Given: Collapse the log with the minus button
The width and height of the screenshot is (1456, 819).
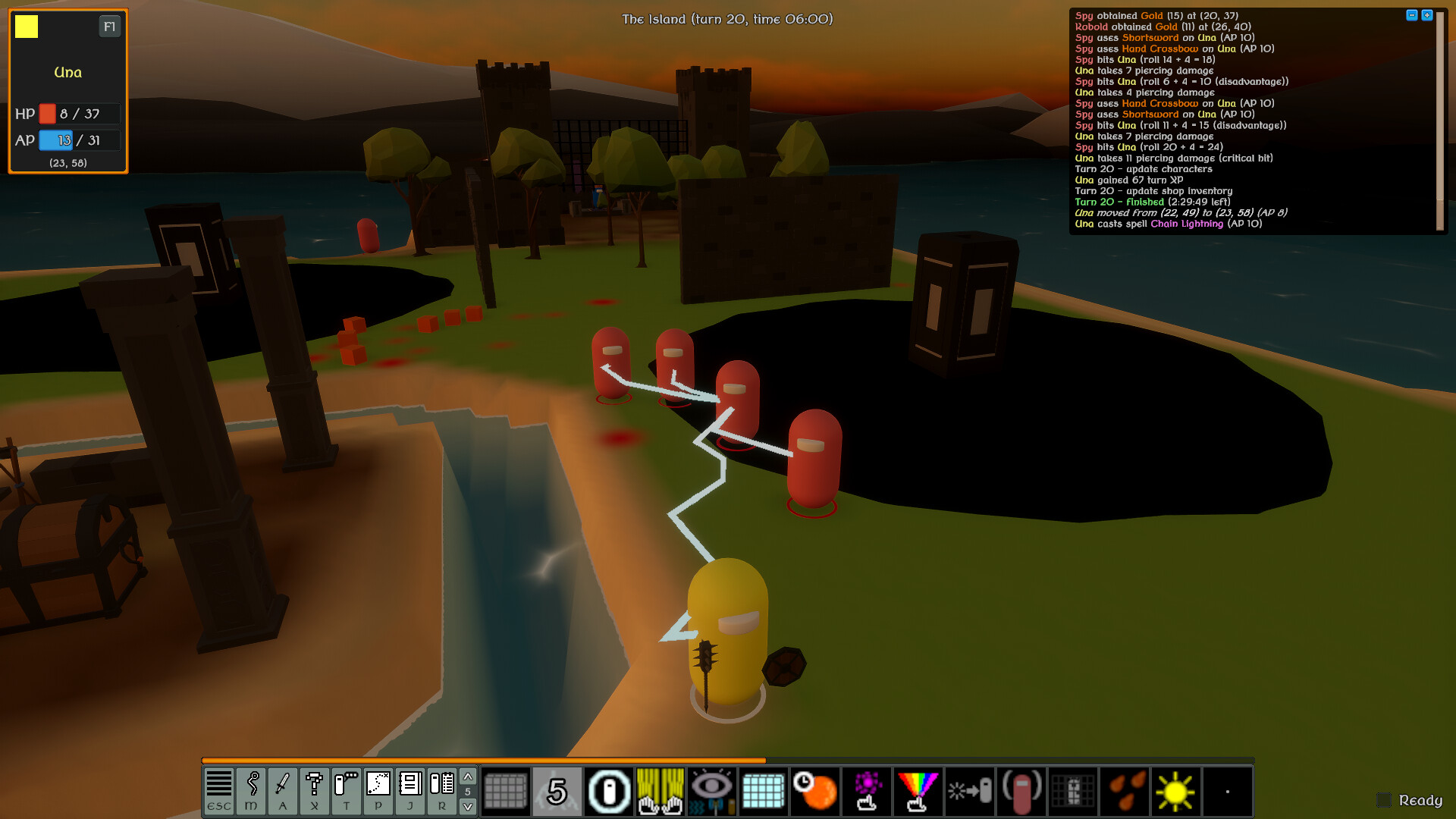Looking at the screenshot, I should pyautogui.click(x=1412, y=12).
